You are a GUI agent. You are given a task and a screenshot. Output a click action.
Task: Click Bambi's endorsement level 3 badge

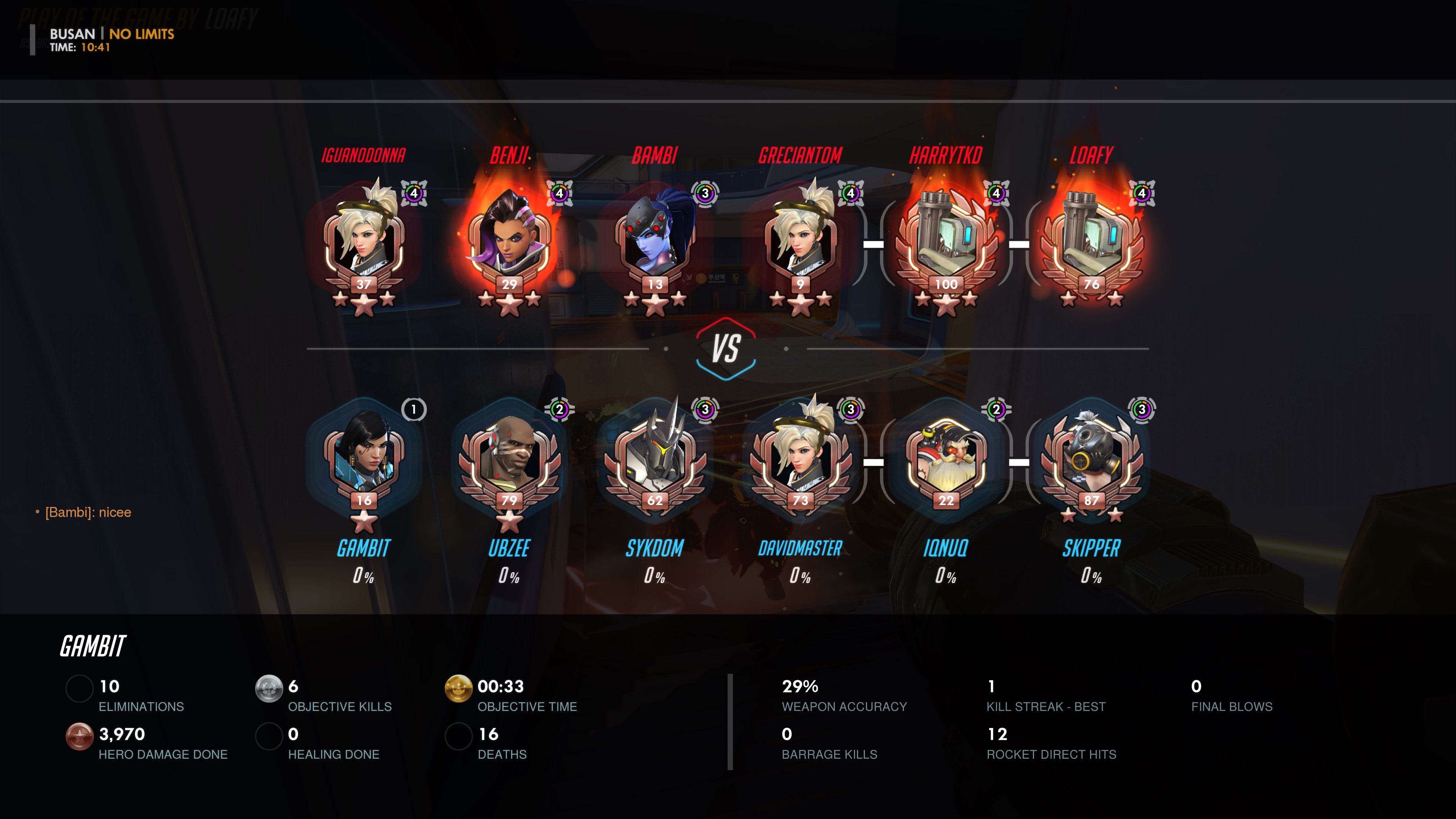pyautogui.click(x=705, y=193)
